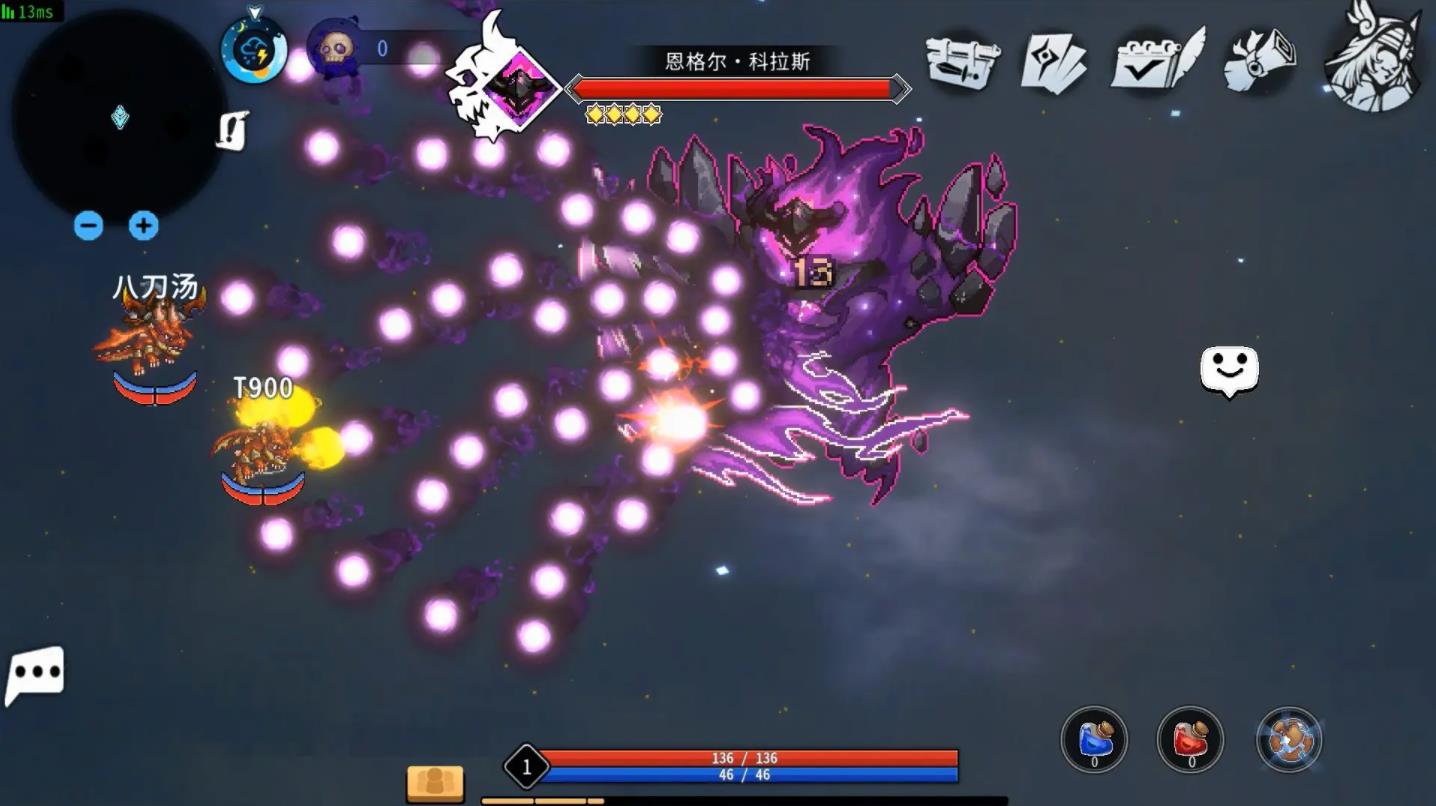
Task: Click the skull kill counter
Action: click(330, 48)
